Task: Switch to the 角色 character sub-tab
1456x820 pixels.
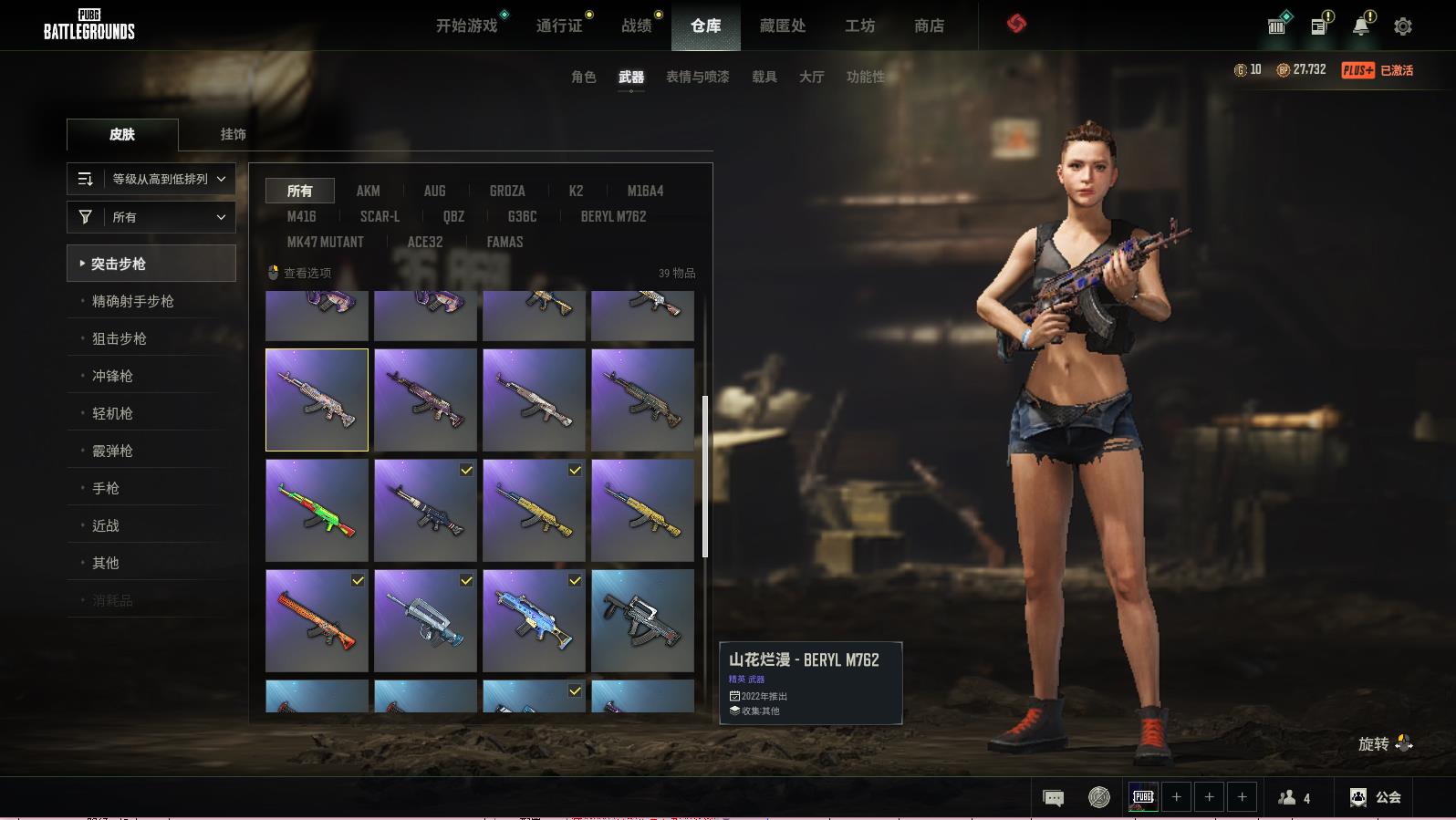Action: click(583, 77)
